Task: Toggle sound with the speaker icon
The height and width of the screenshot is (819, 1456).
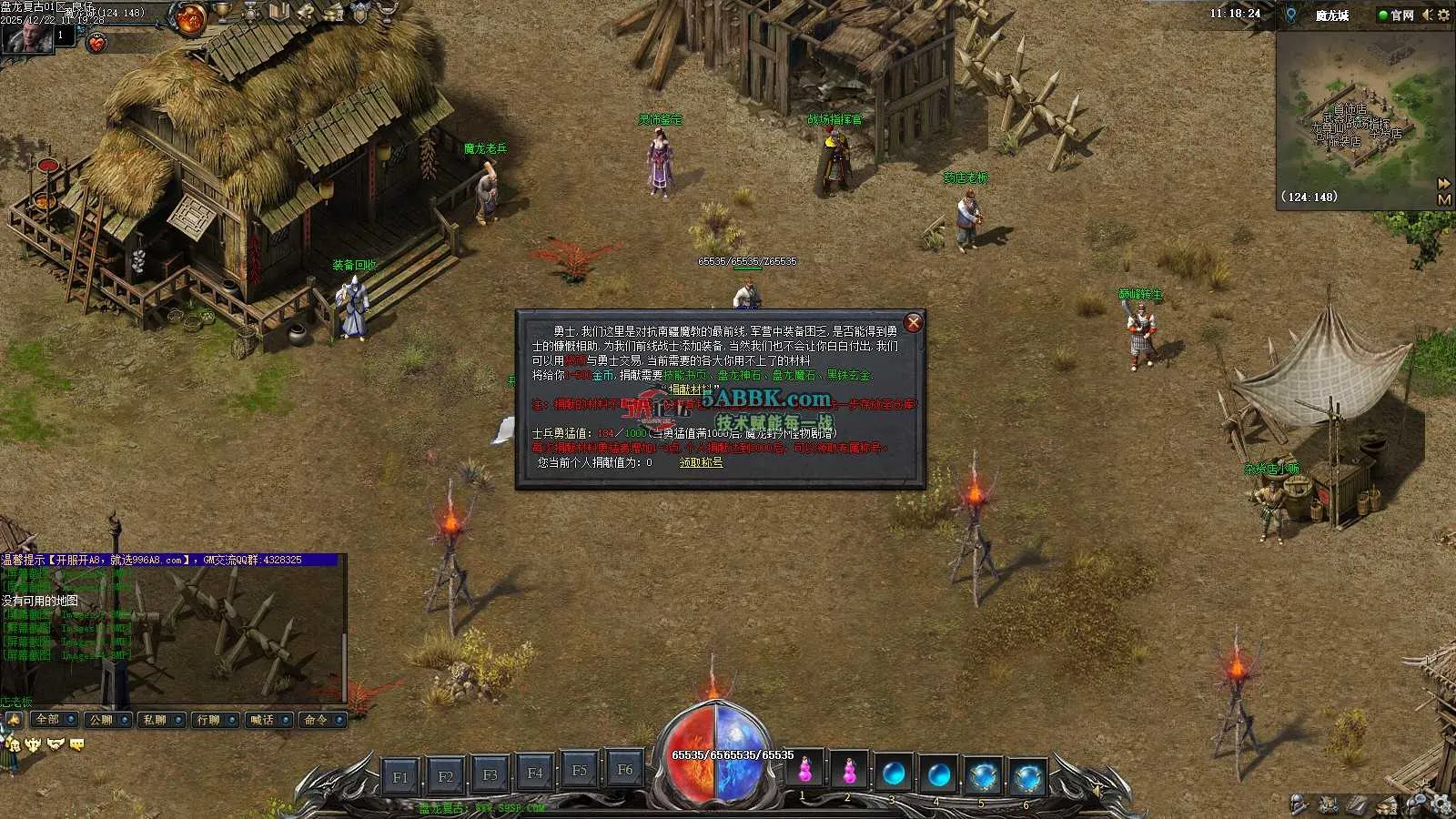Action: (x=1427, y=15)
